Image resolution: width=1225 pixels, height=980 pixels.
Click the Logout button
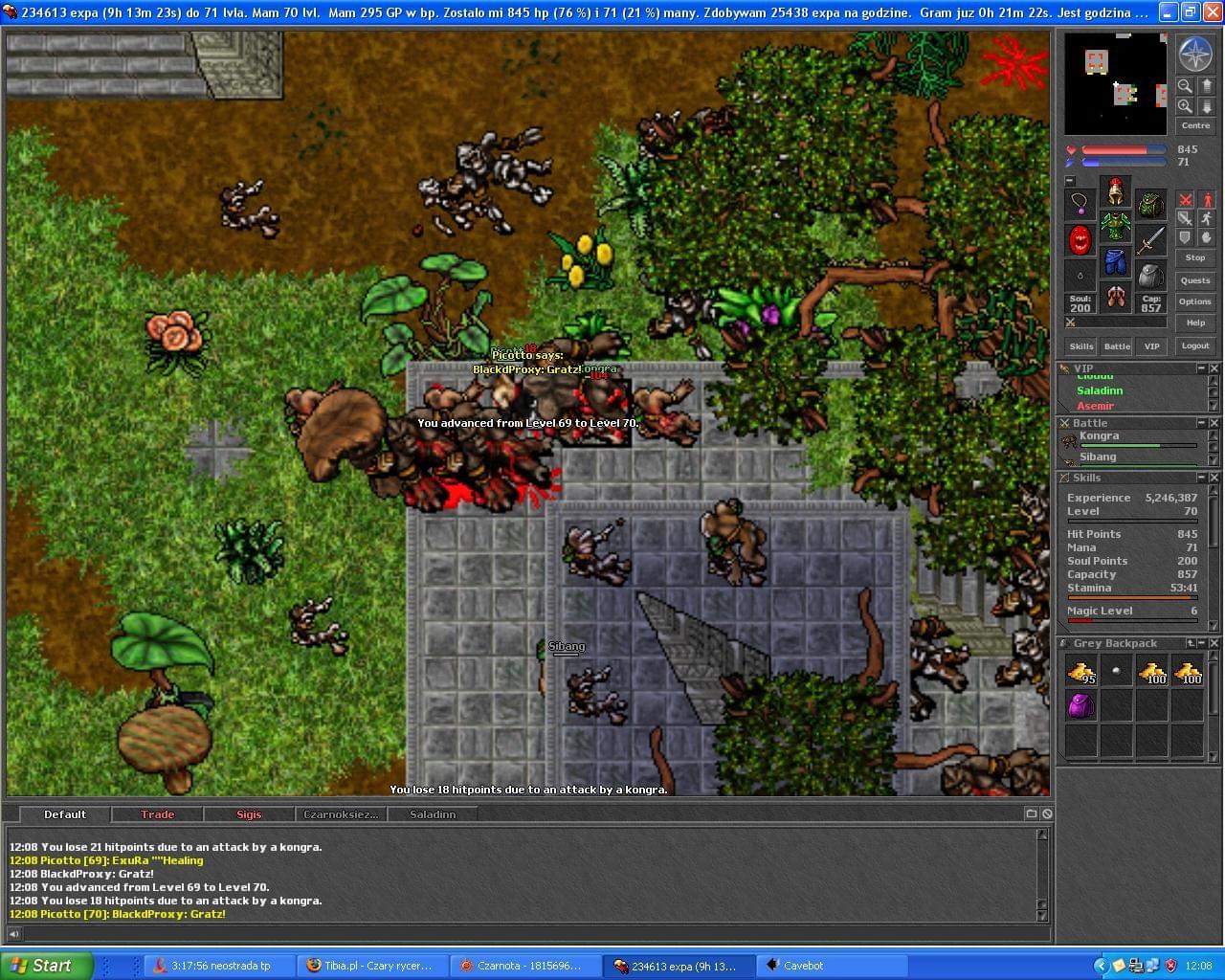[1194, 345]
